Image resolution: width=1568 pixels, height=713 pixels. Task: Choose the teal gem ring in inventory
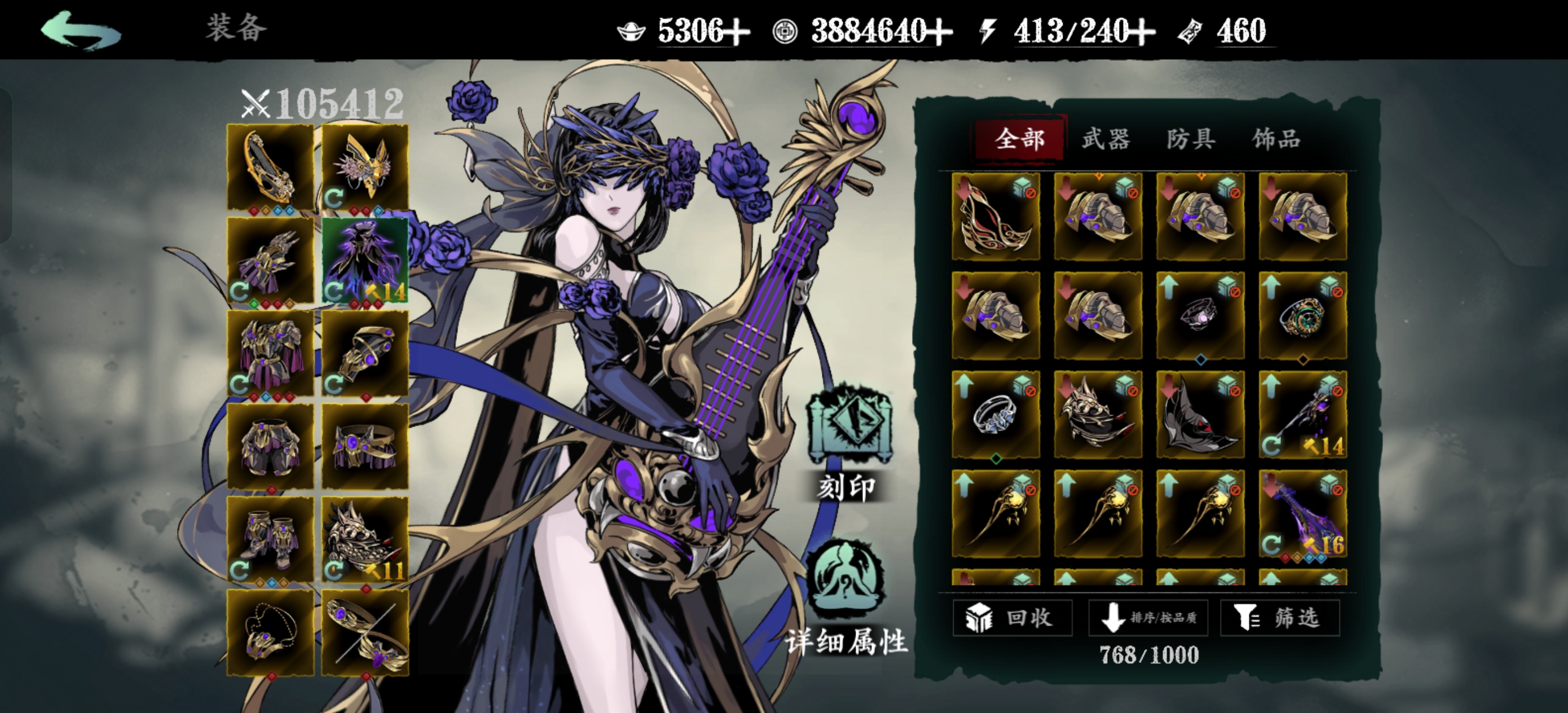pos(1302,316)
